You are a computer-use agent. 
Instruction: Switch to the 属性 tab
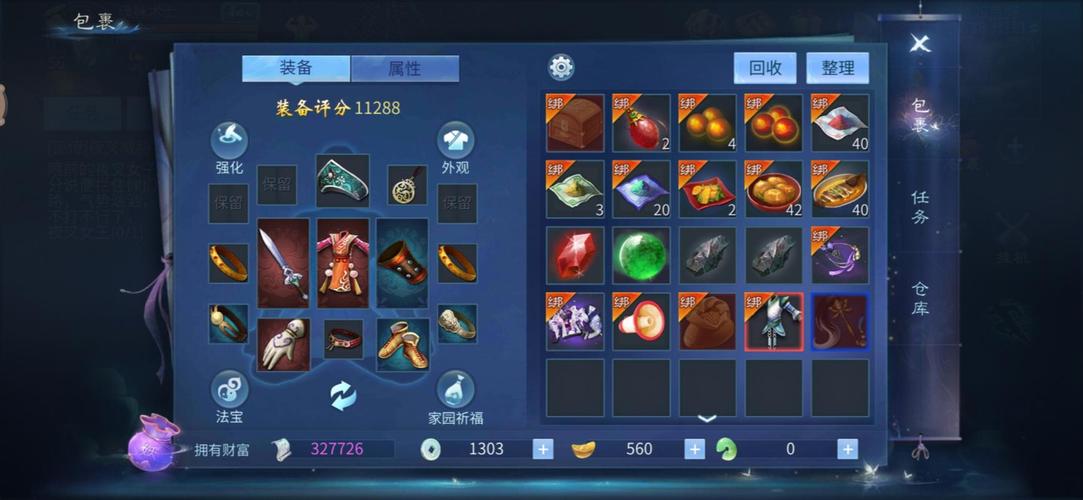405,69
